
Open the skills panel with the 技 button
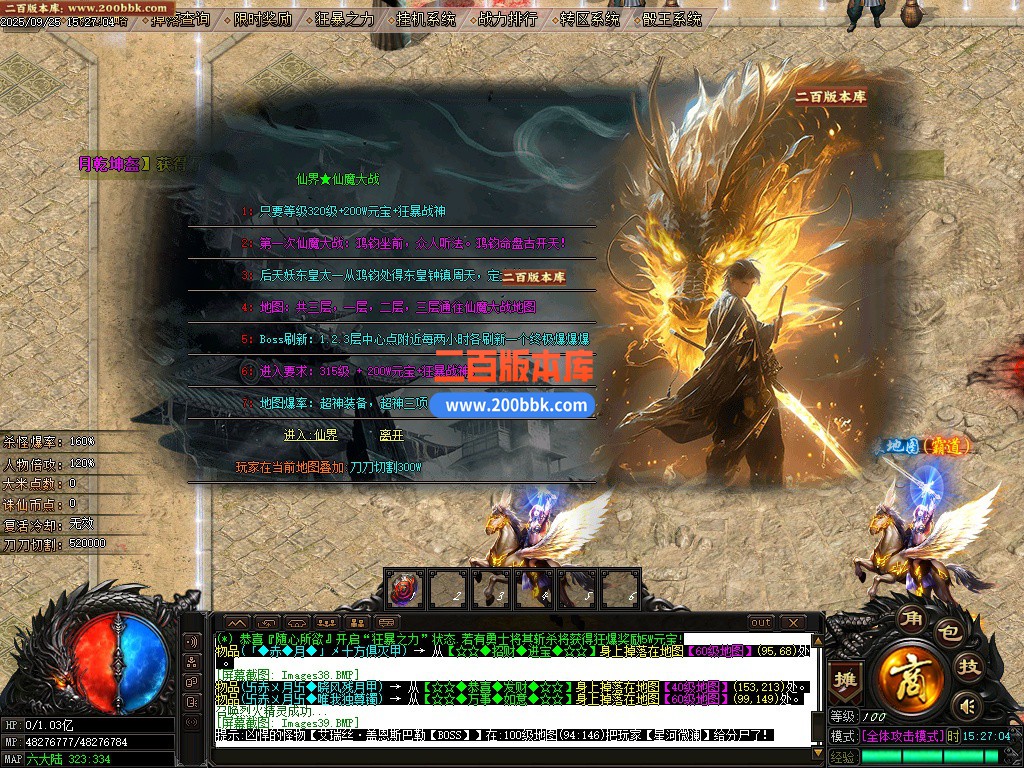tap(968, 667)
